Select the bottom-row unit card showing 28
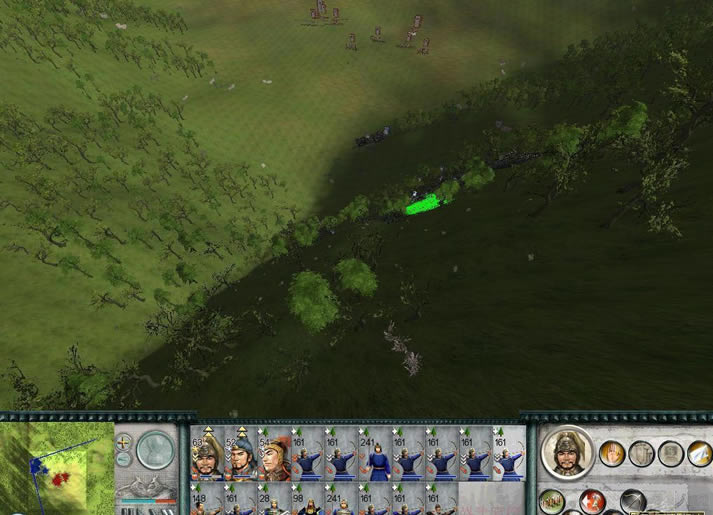Screen dimensions: 713x515 click(275, 501)
